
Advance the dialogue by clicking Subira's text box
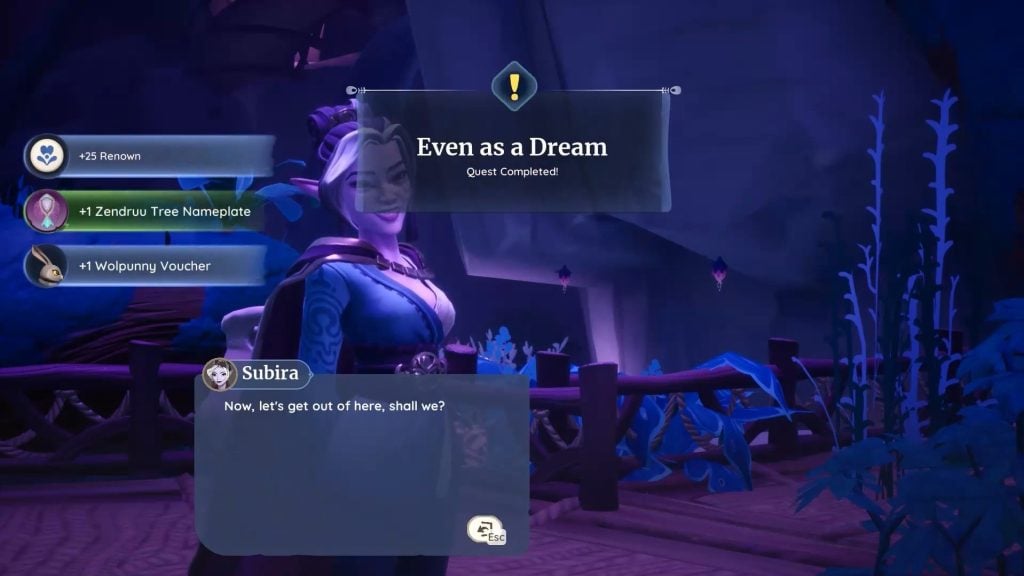coord(360,460)
